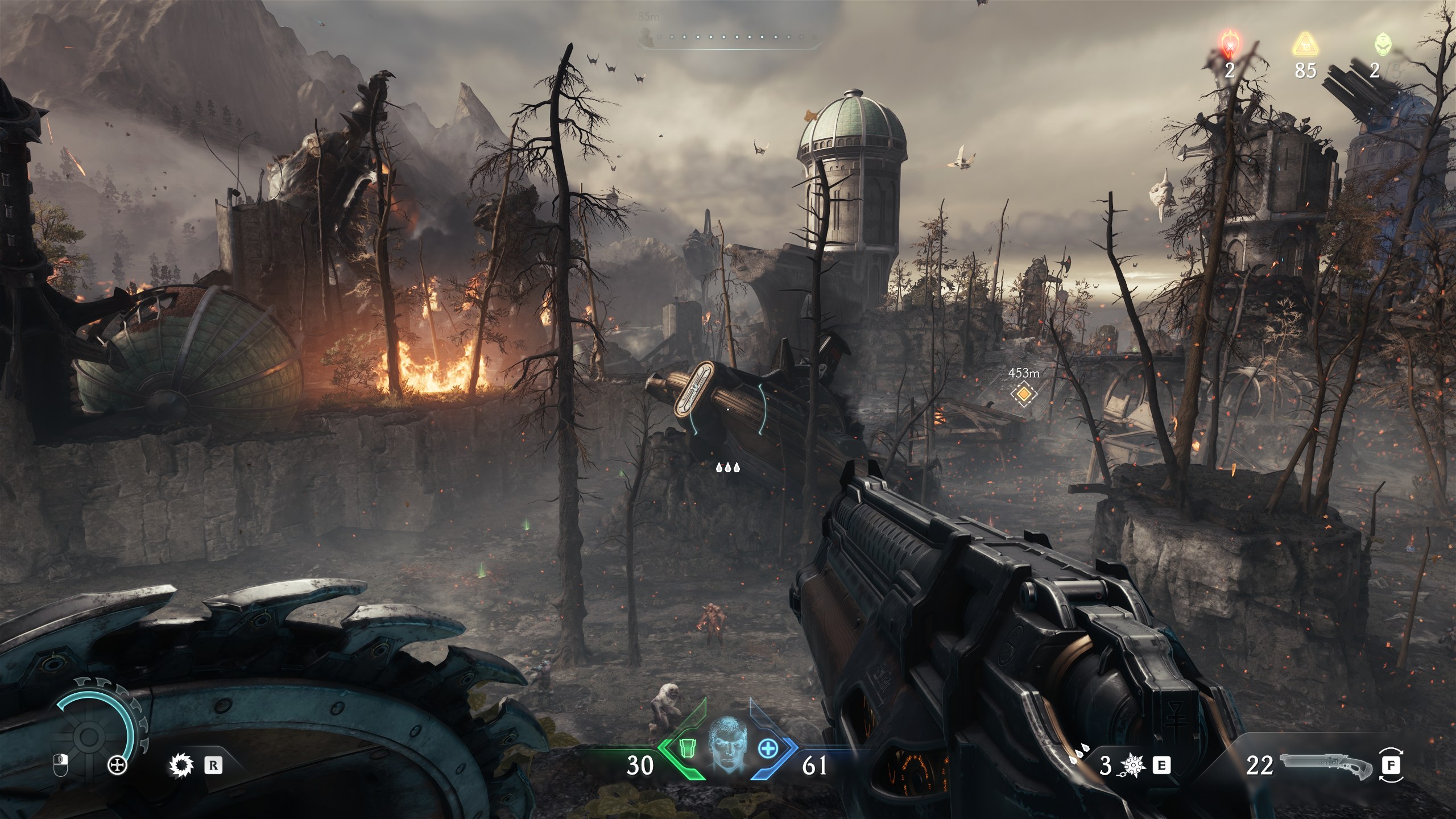
Task: Activate the spiked flail melee icon
Action: click(x=1130, y=766)
